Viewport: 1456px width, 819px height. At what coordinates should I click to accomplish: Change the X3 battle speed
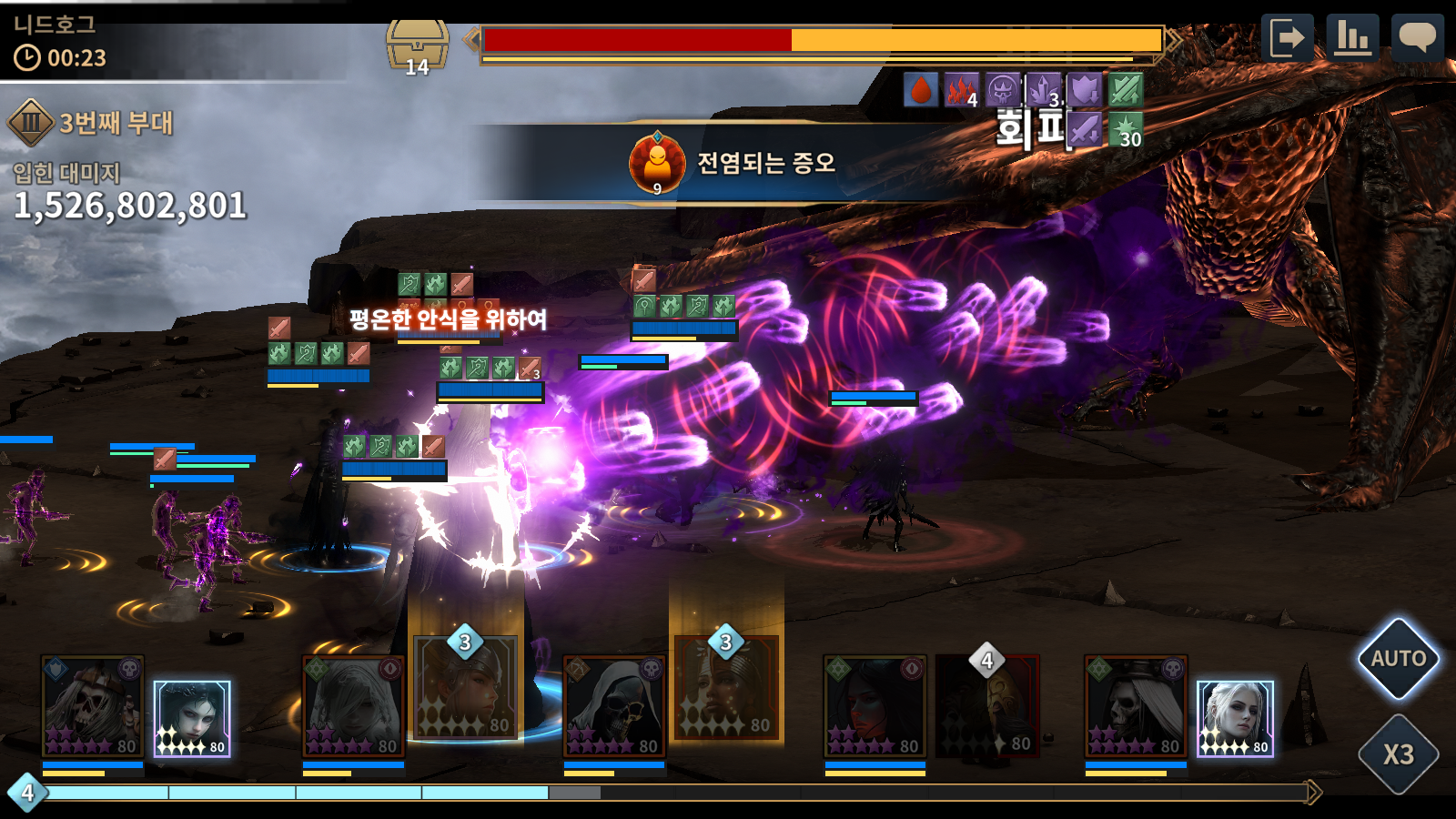click(x=1398, y=754)
